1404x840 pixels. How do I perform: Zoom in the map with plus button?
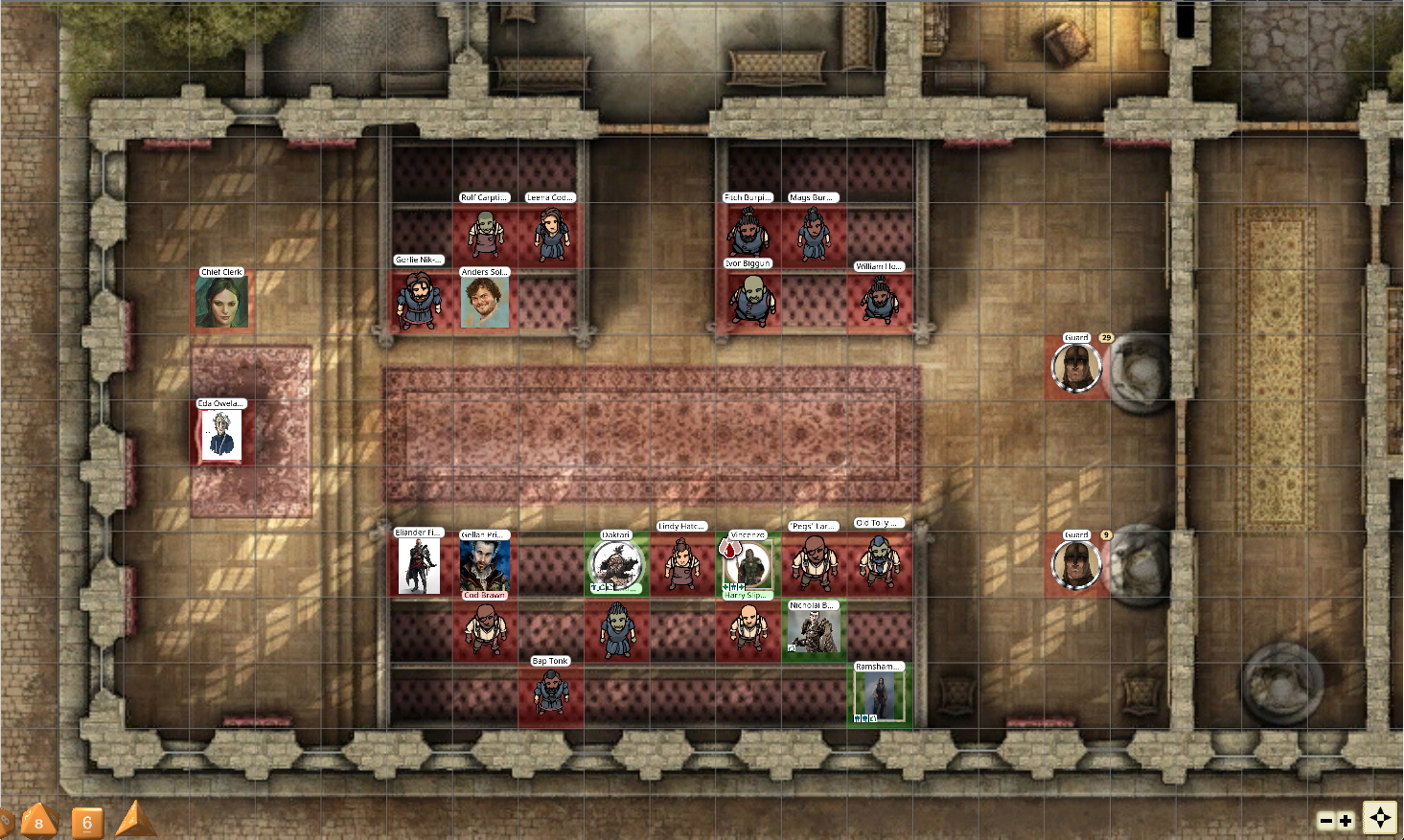click(1346, 821)
